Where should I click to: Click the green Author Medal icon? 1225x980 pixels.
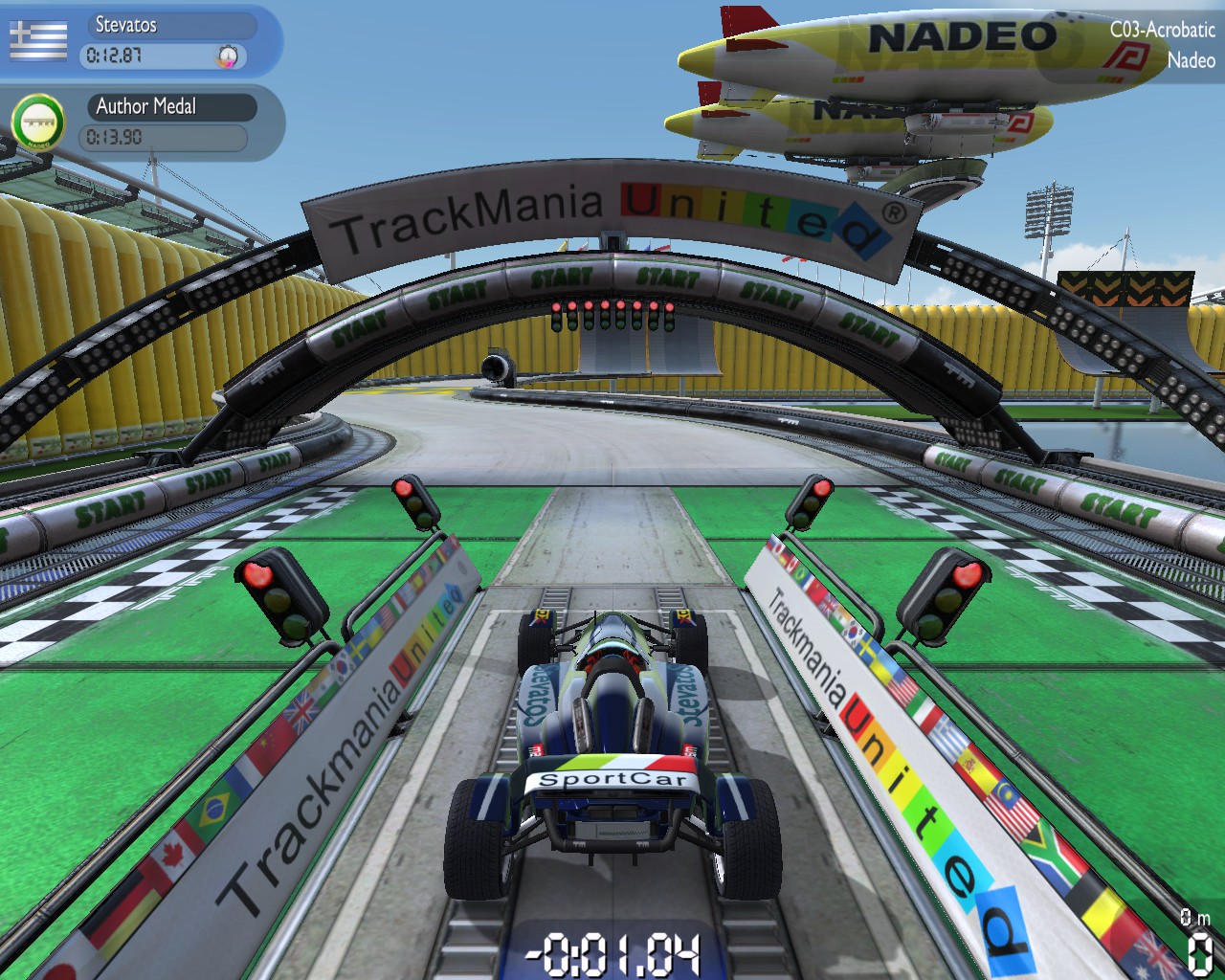[x=37, y=122]
